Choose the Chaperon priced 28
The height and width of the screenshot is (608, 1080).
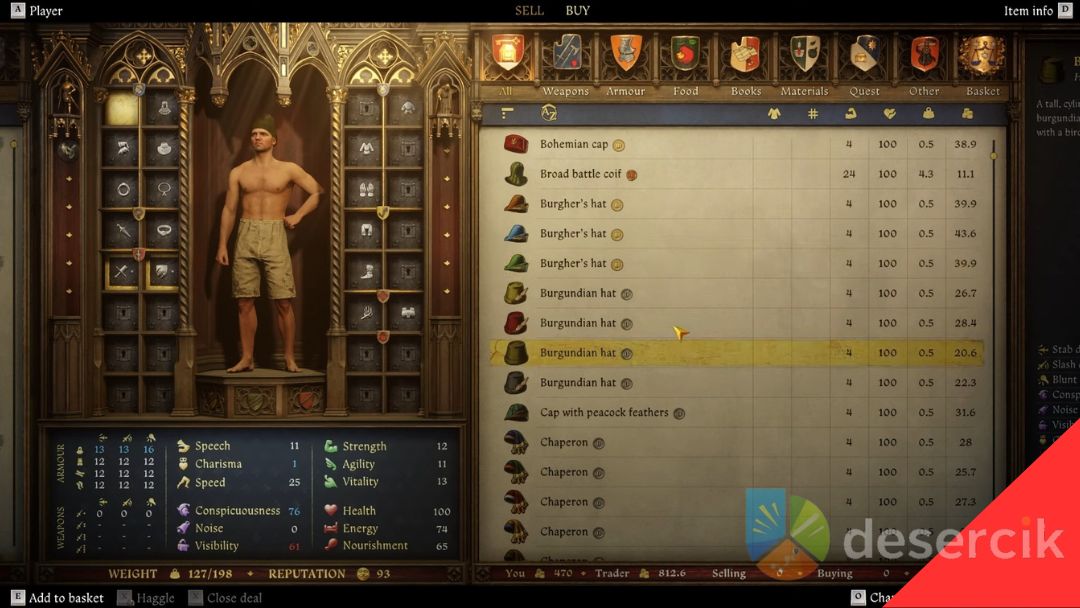[x=564, y=442]
